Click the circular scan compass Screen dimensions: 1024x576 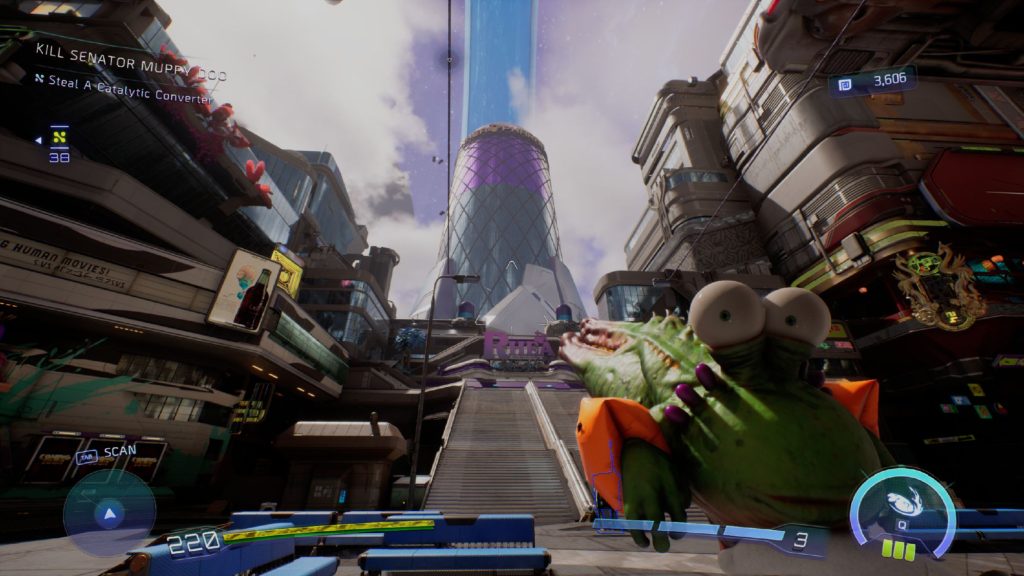(x=109, y=514)
